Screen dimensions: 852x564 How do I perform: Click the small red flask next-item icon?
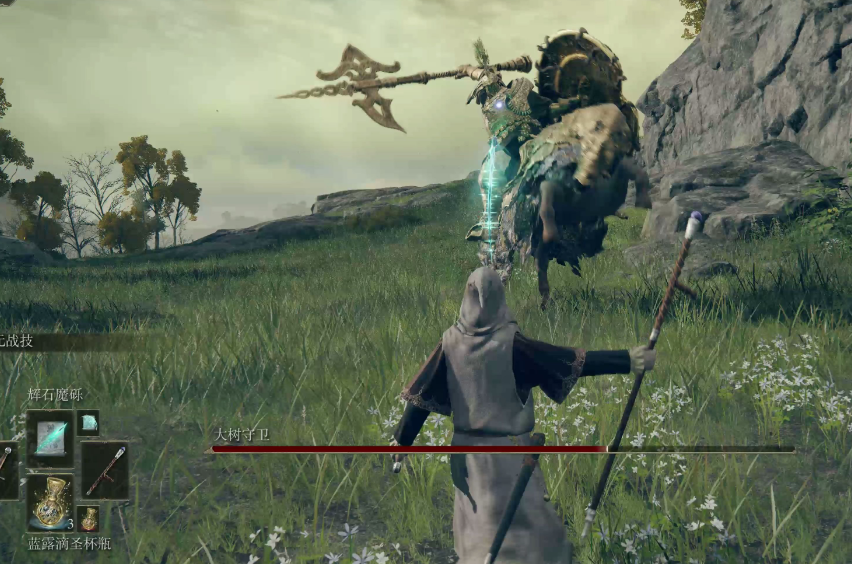(89, 519)
